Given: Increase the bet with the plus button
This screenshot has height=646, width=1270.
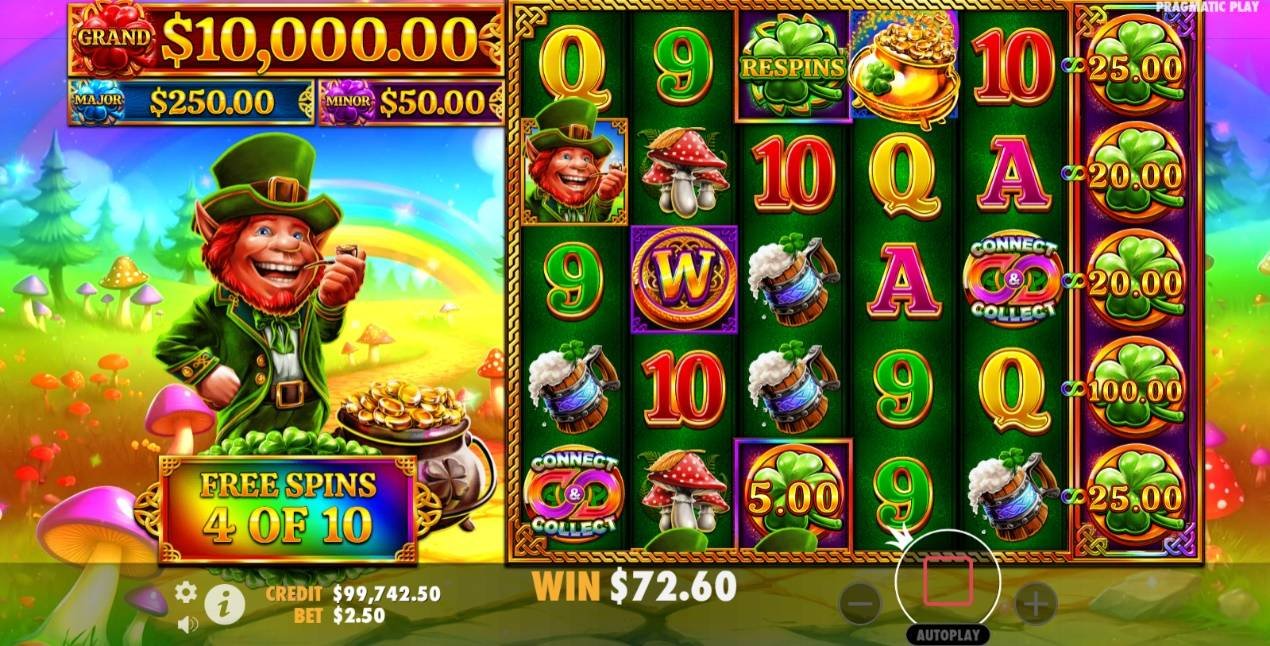Looking at the screenshot, I should [1036, 603].
